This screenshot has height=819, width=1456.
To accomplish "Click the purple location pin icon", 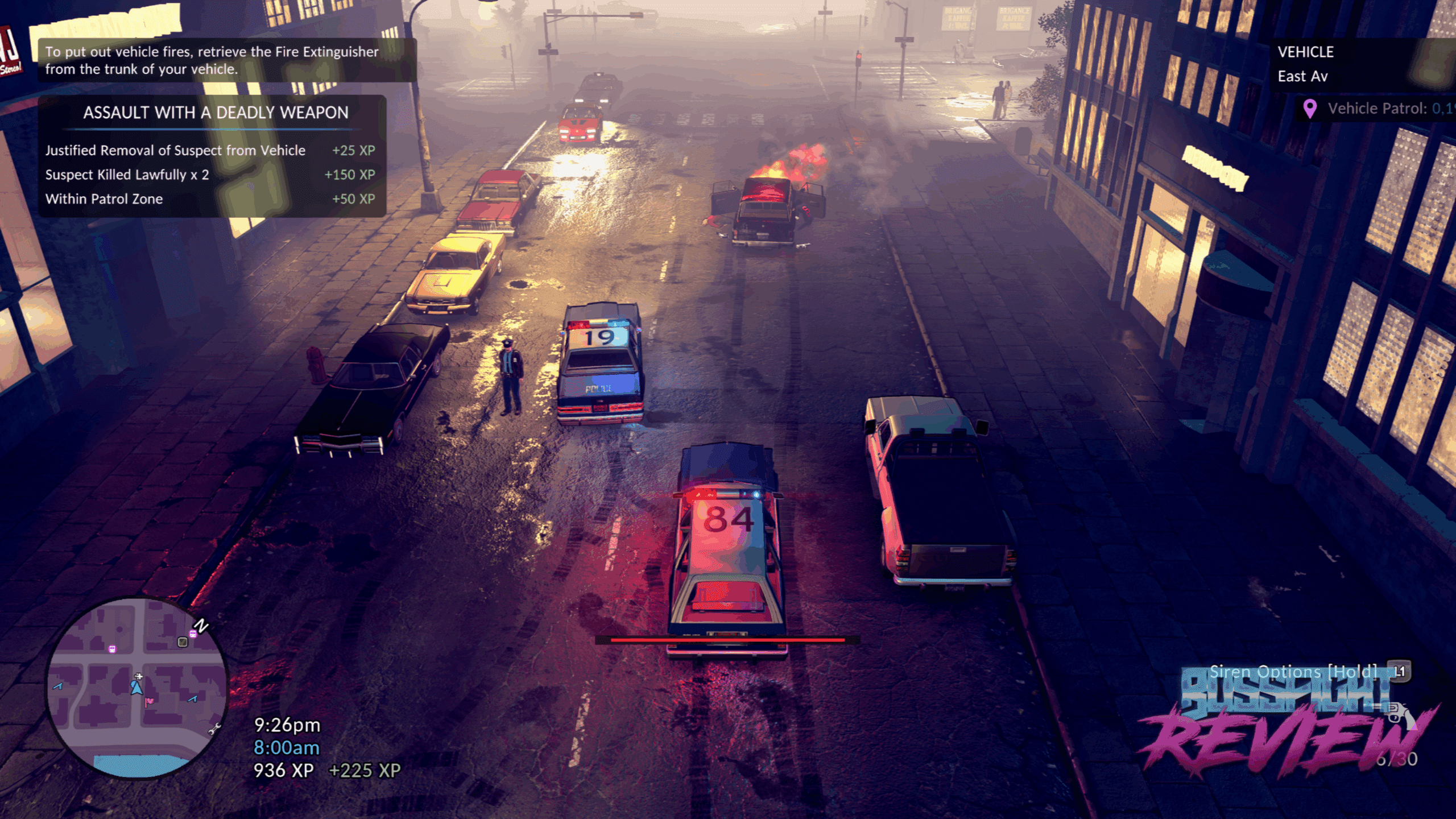I will (1309, 108).
